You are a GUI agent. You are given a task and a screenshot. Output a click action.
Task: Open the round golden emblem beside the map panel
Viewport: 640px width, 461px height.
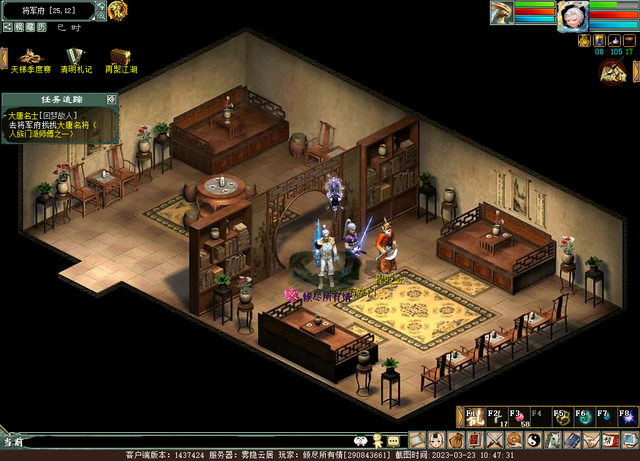[118, 11]
